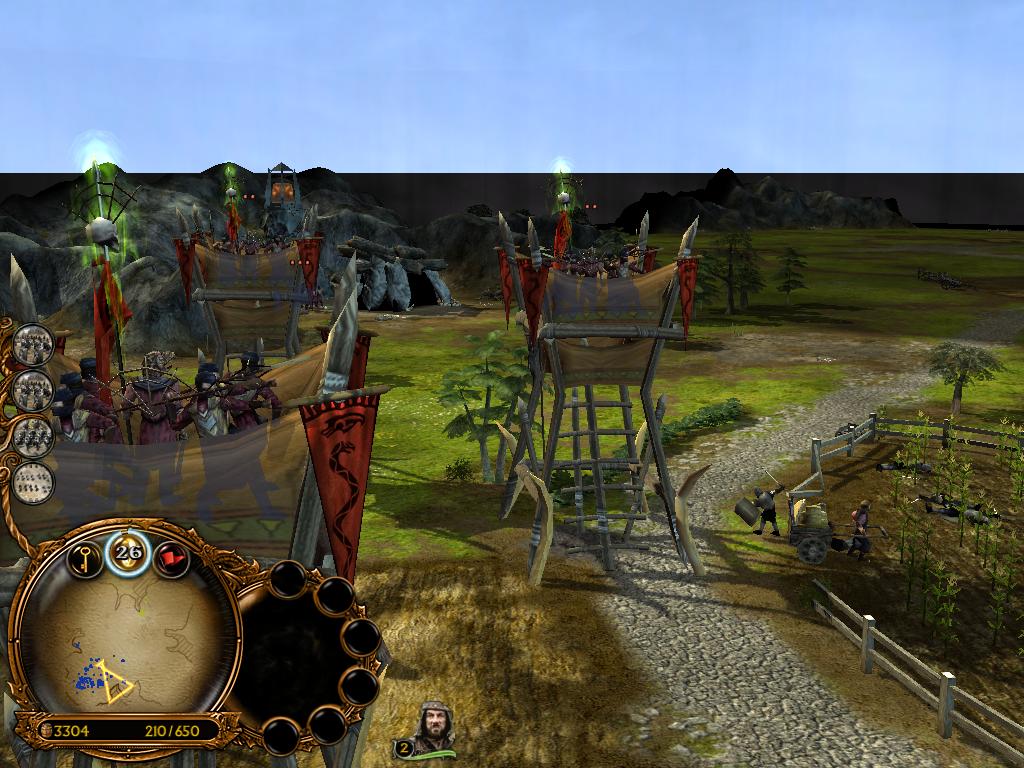
Task: Select the dotted formation group icon
Action: 33,481
